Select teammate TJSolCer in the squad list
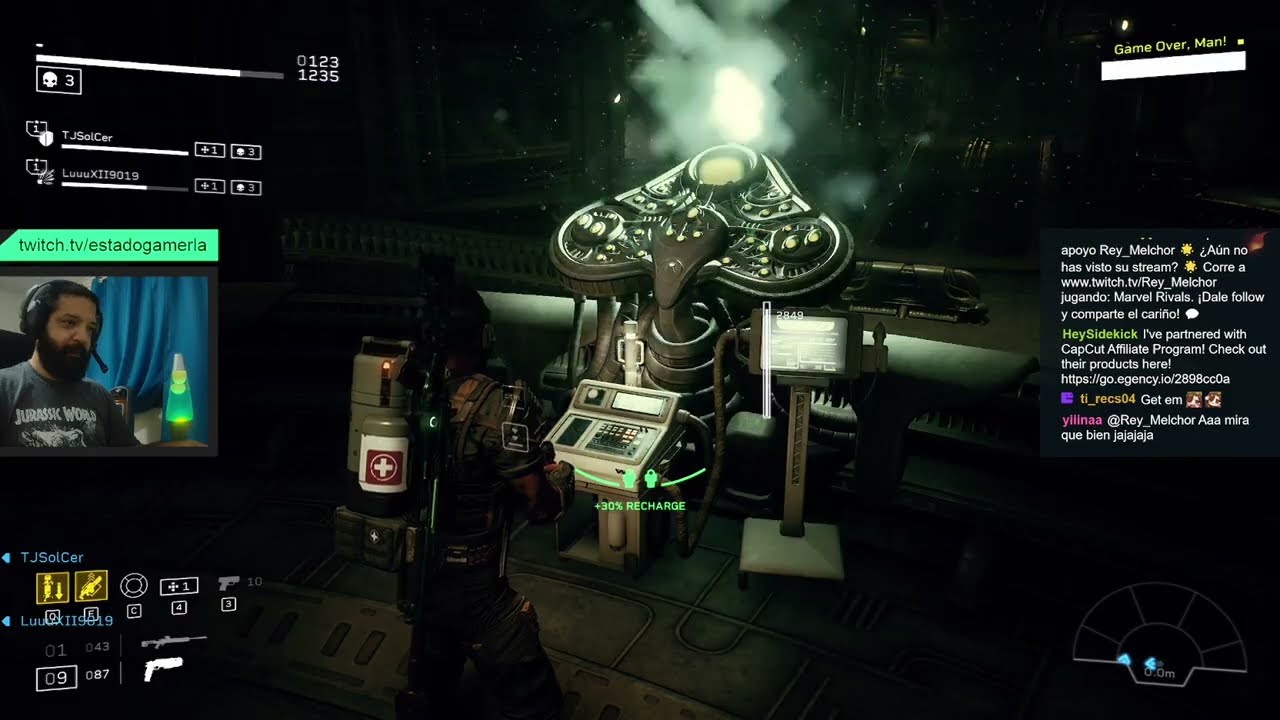 tap(87, 136)
